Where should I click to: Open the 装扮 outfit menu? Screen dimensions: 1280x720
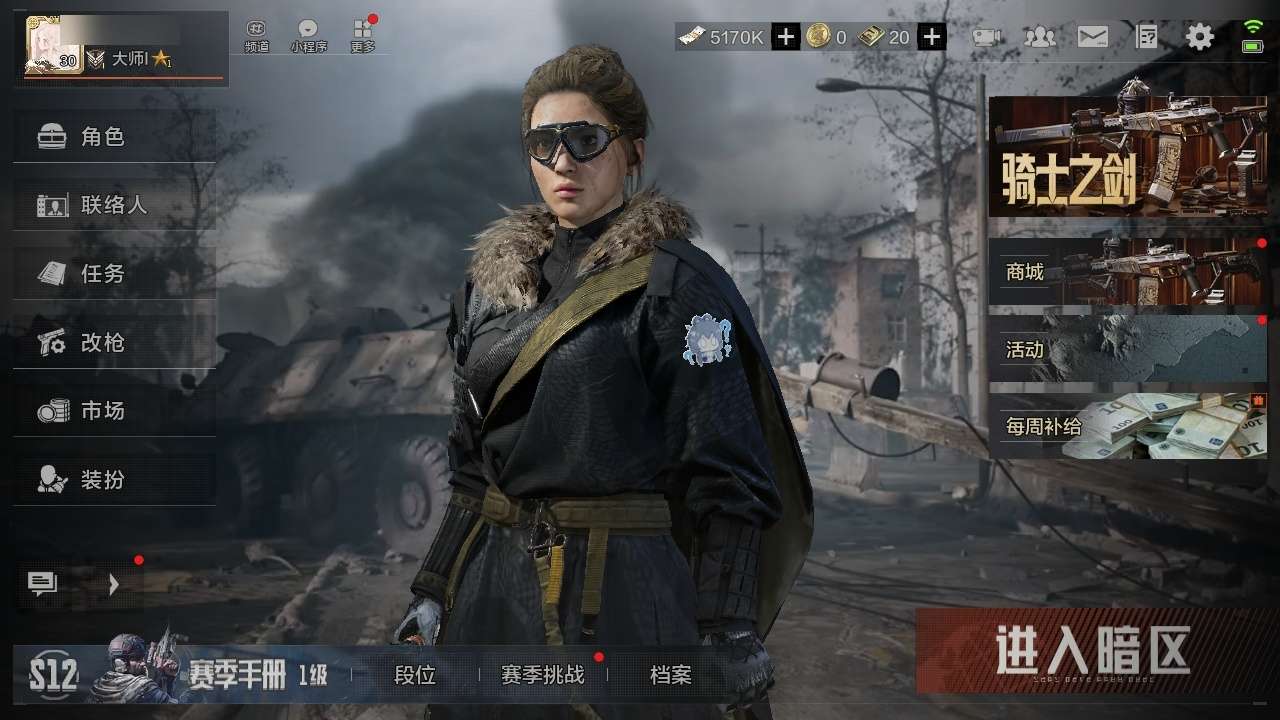(x=114, y=479)
